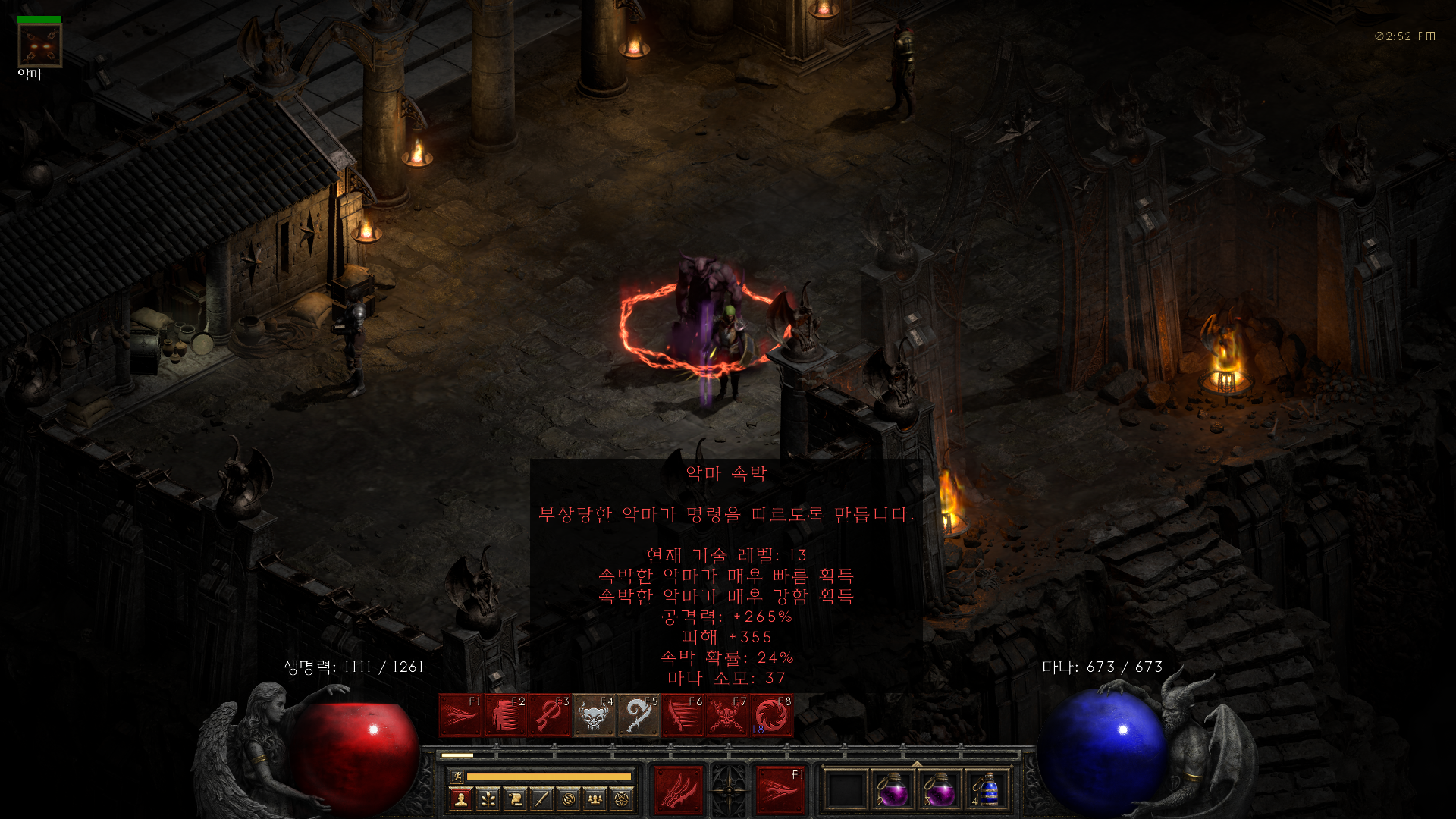The height and width of the screenshot is (819, 1456).
Task: Open the skill tree branch icon
Action: coord(488,799)
